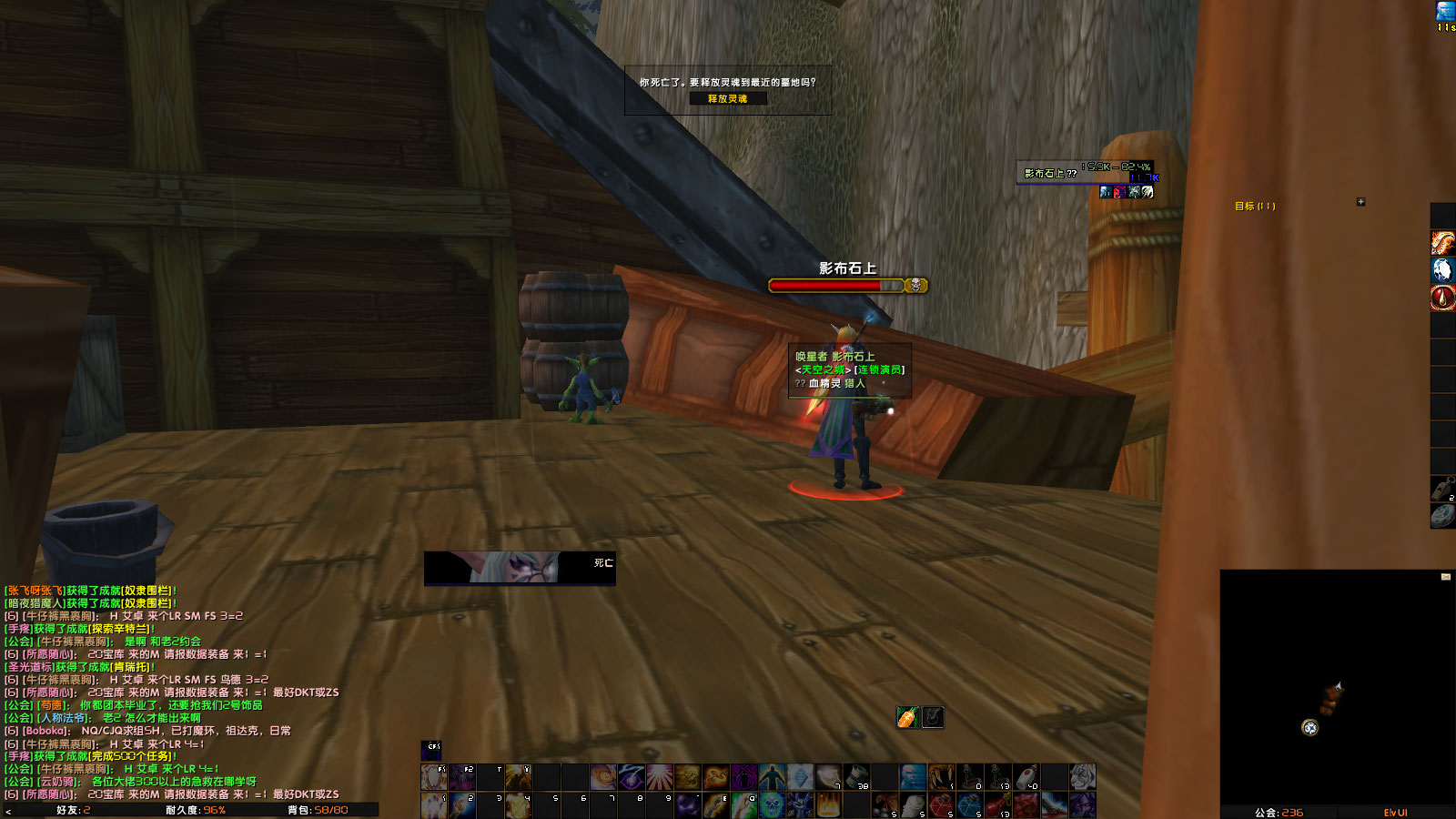Click the network latency icon at the top right corner
1456x819 pixels.
point(1444,11)
